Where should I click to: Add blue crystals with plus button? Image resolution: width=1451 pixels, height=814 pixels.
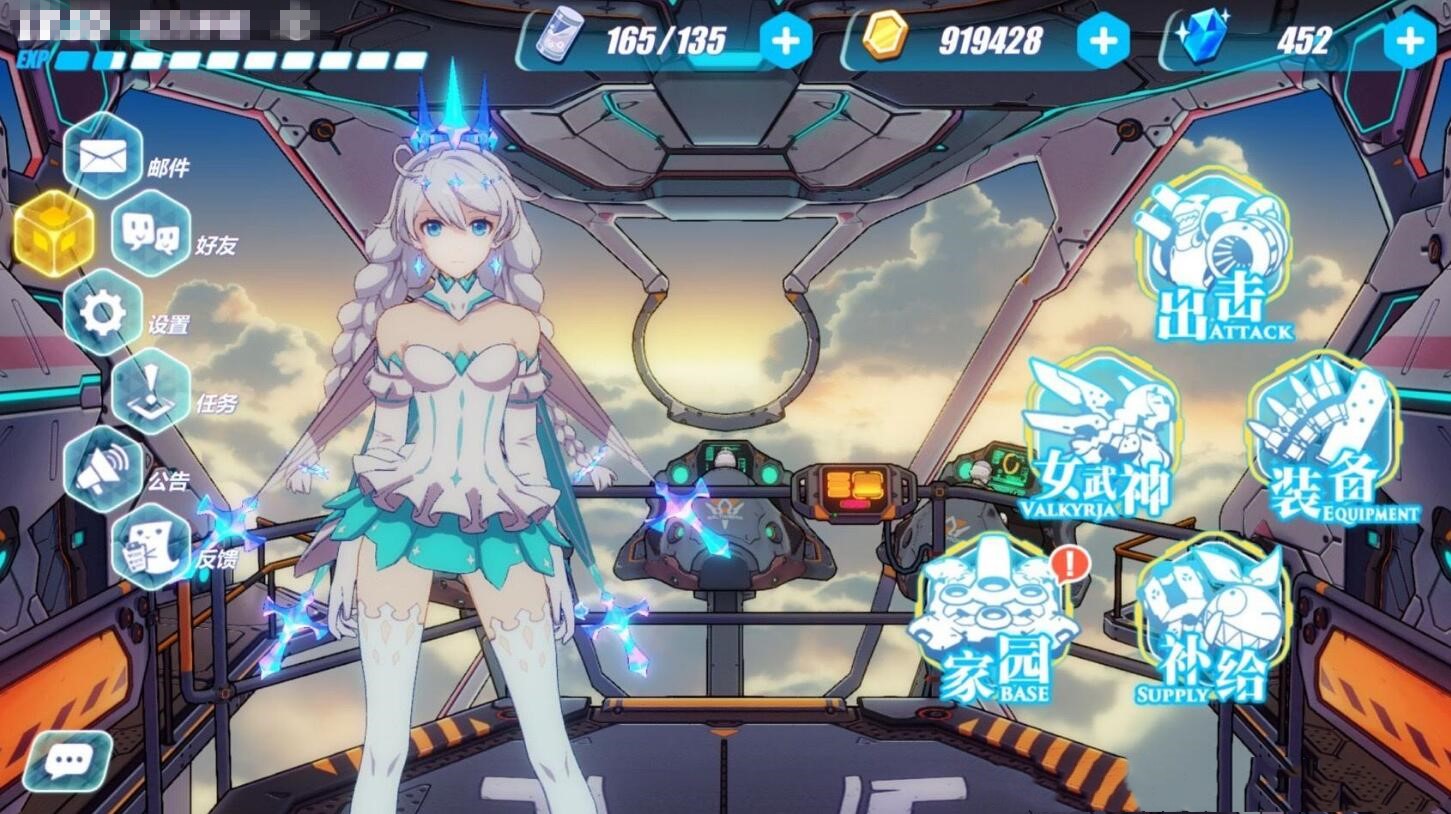[x=1409, y=41]
